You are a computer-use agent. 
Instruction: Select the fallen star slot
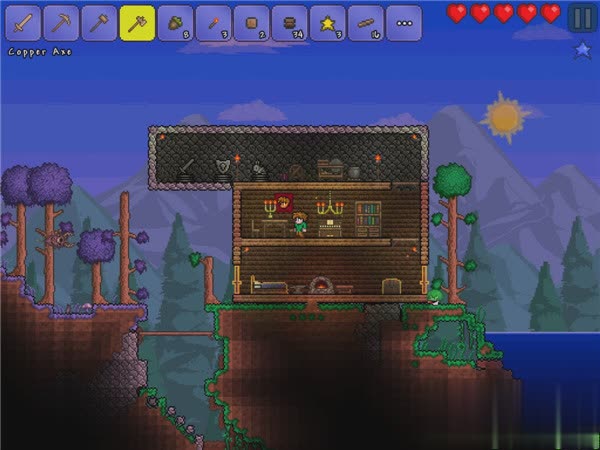(x=327, y=23)
